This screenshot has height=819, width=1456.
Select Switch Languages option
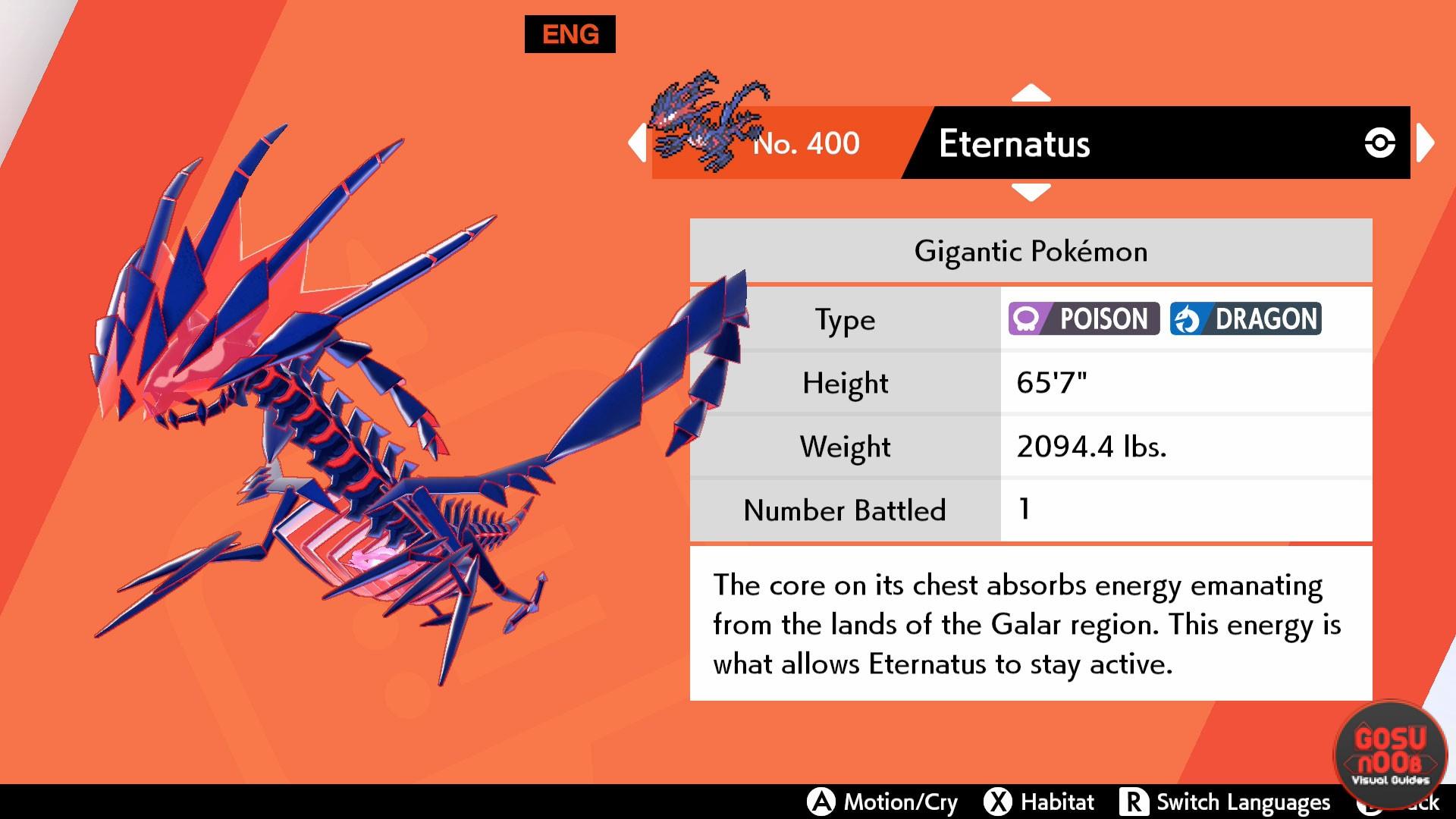(x=1225, y=802)
